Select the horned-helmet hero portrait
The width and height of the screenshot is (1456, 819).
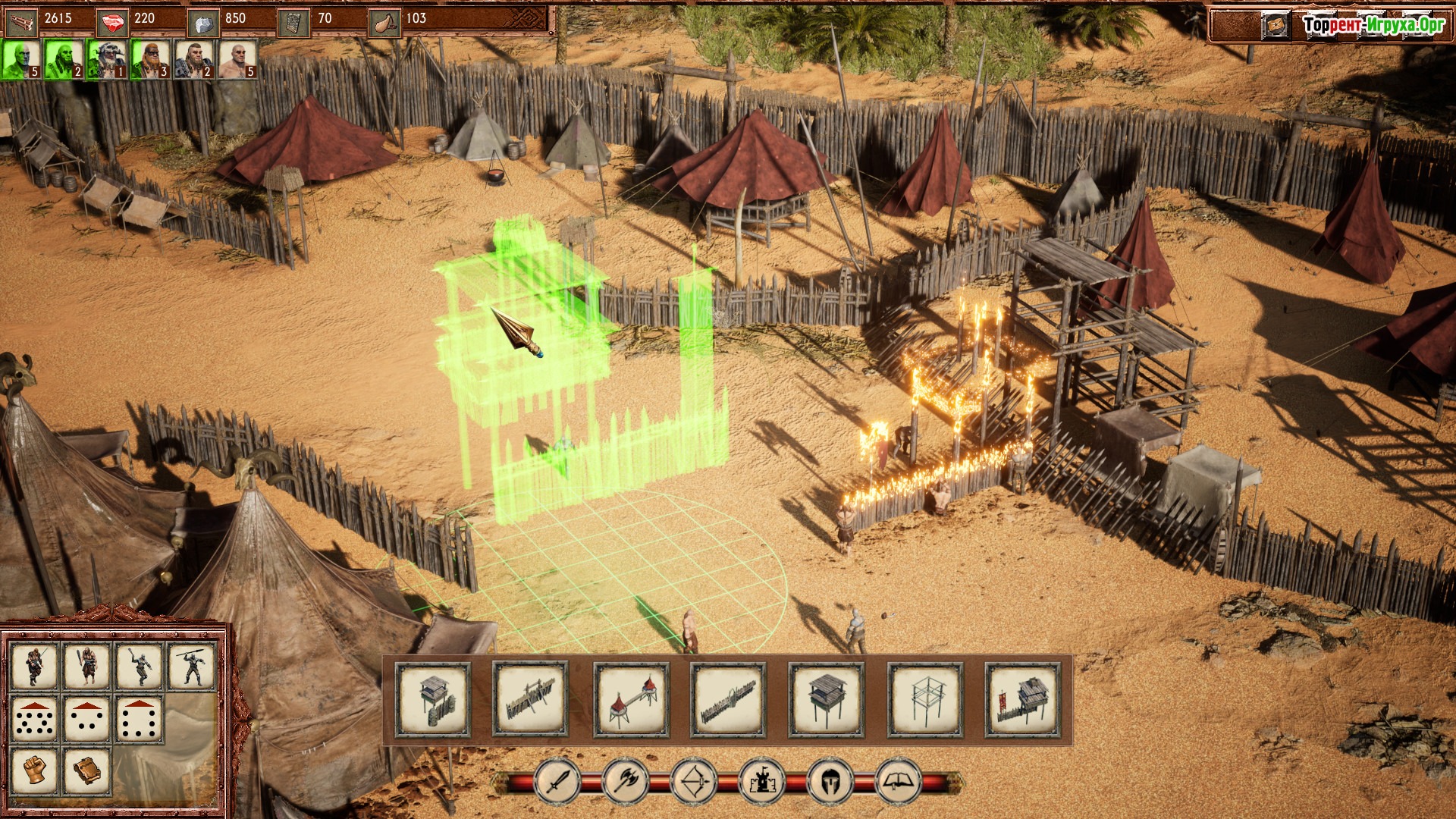[108, 60]
